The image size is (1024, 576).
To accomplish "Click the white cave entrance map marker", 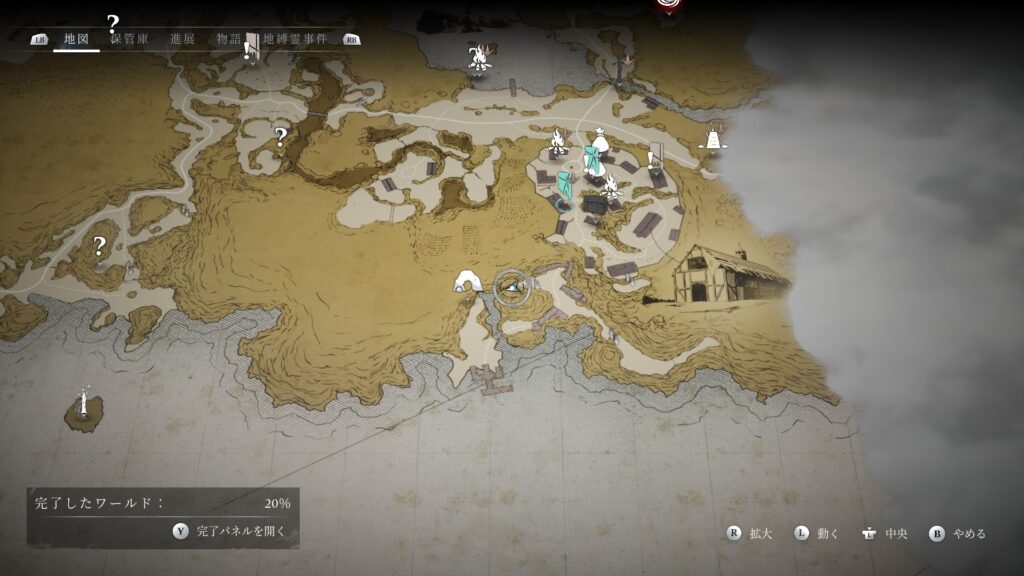I will click(468, 282).
